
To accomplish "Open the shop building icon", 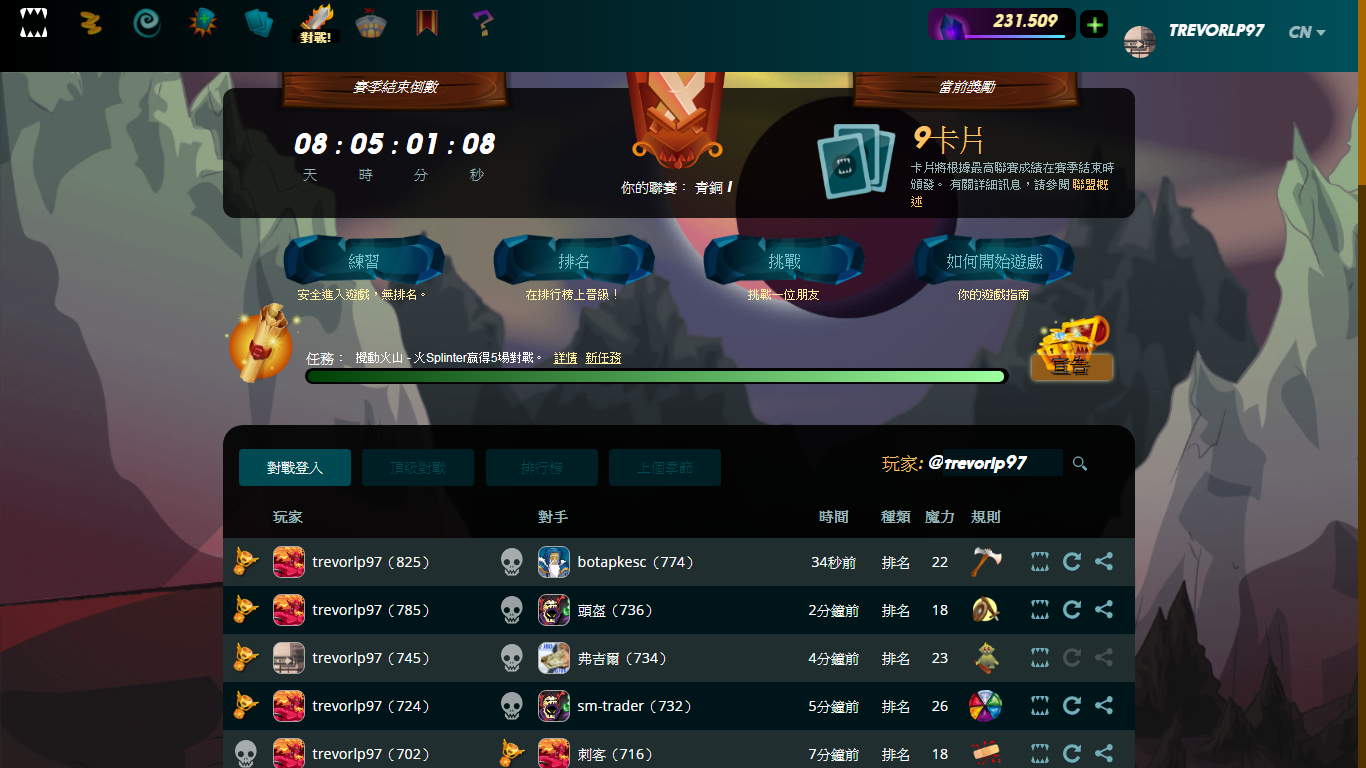I will point(372,24).
